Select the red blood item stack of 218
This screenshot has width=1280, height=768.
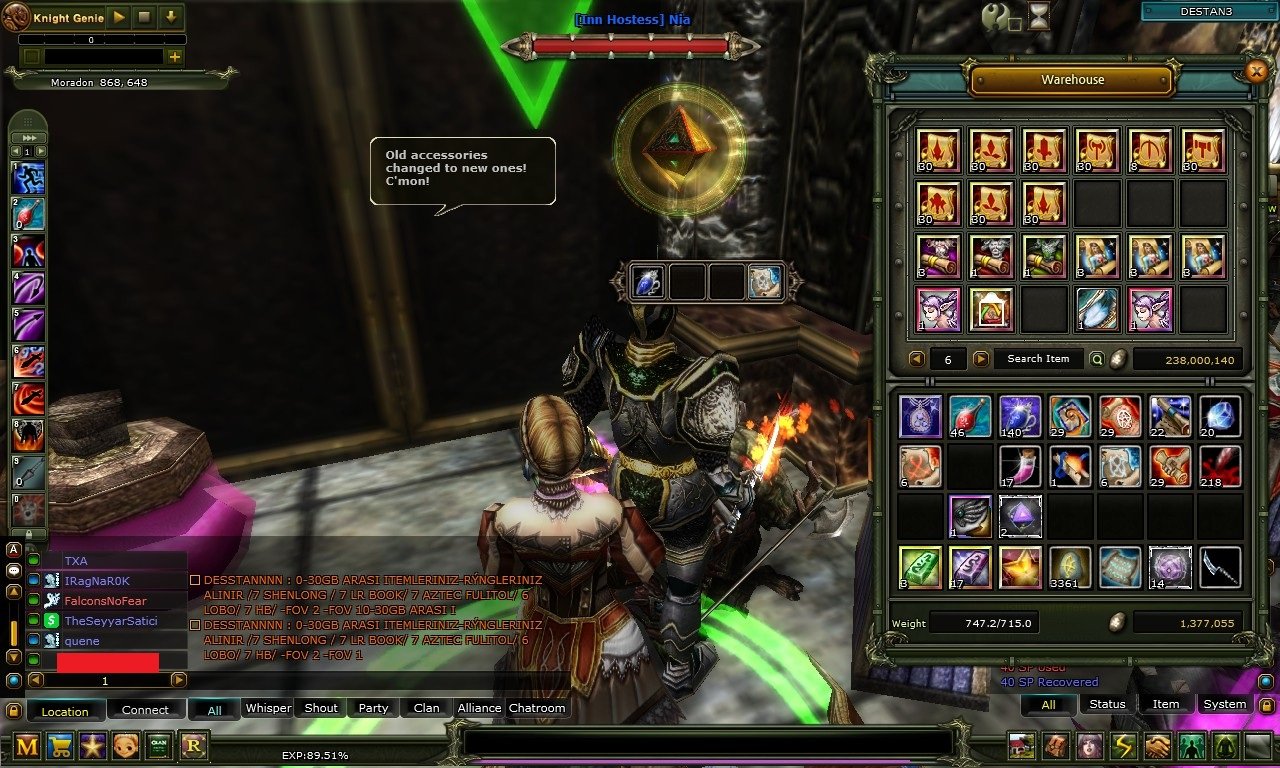[1220, 467]
